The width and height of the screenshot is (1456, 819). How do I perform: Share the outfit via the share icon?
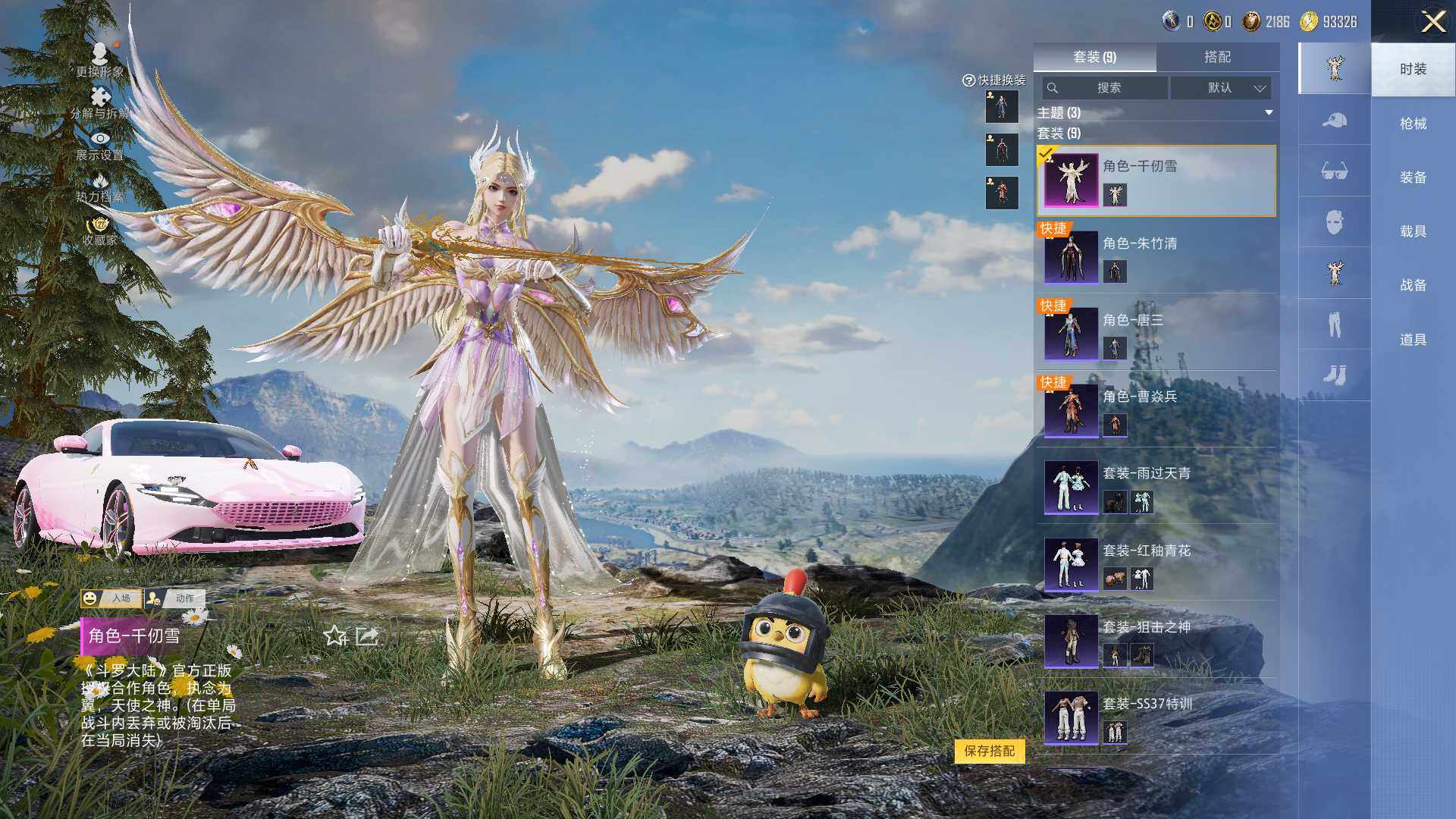point(367,635)
